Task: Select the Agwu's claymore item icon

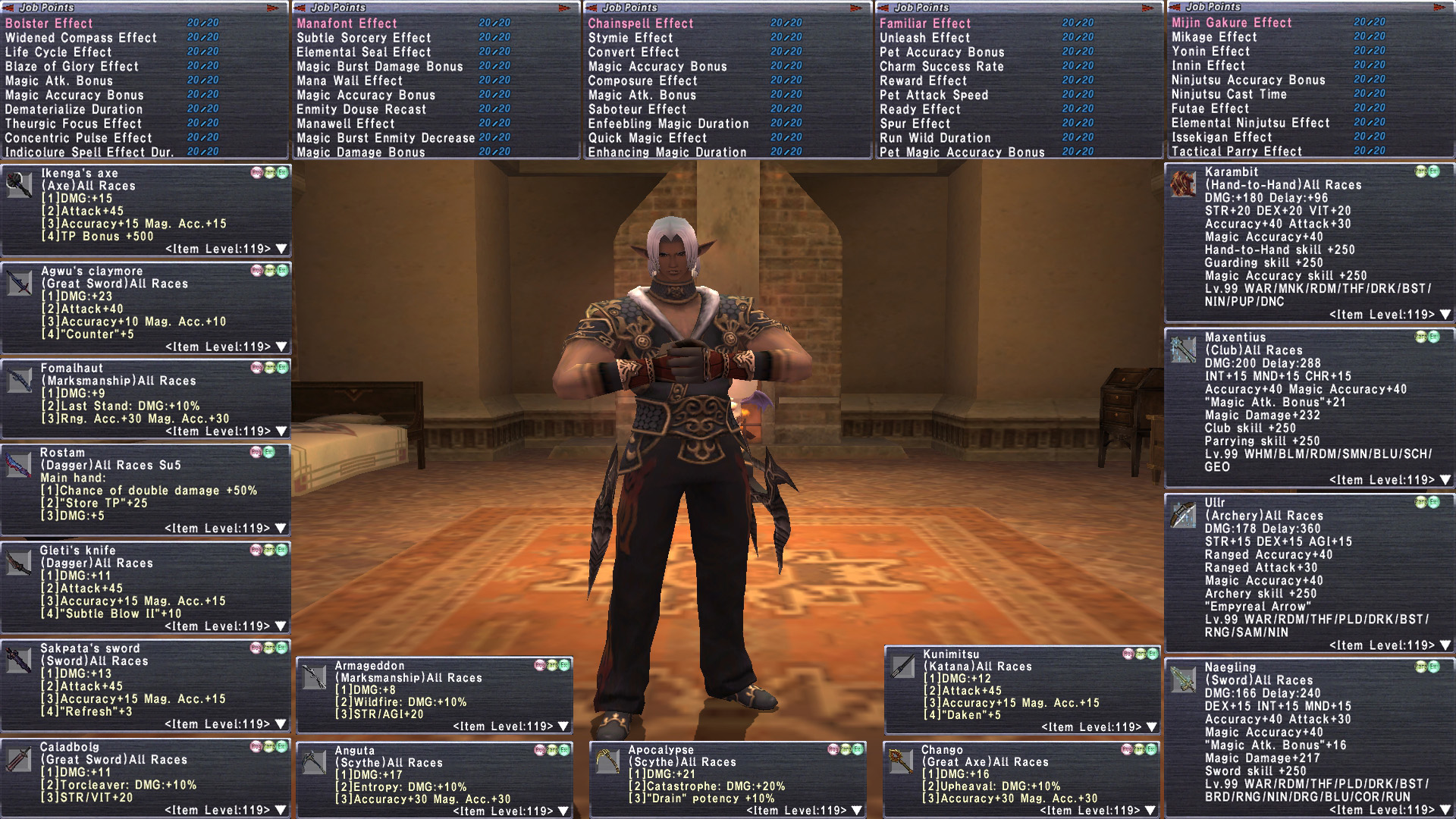Action: click(x=20, y=282)
